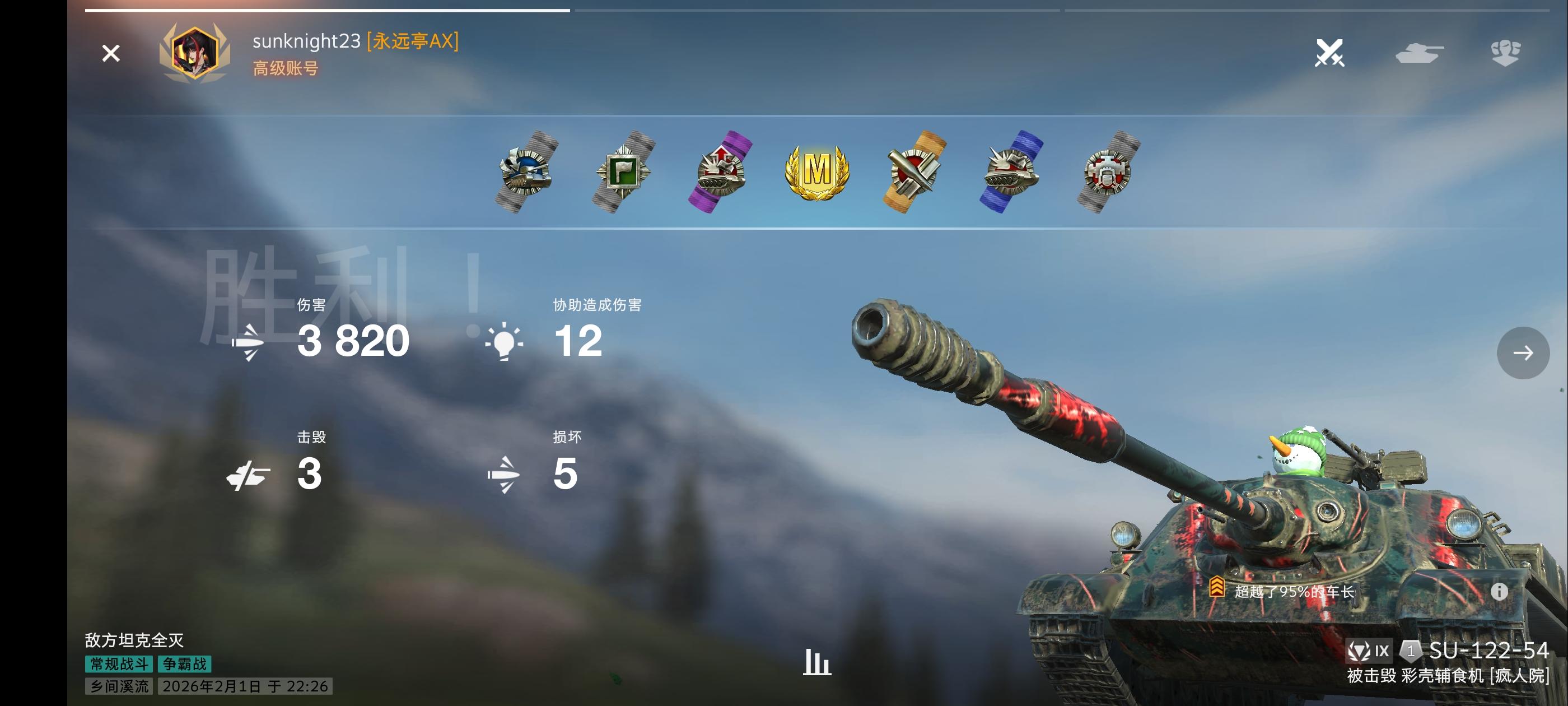
Task: View the first grey ribbon tank medal
Action: click(526, 171)
